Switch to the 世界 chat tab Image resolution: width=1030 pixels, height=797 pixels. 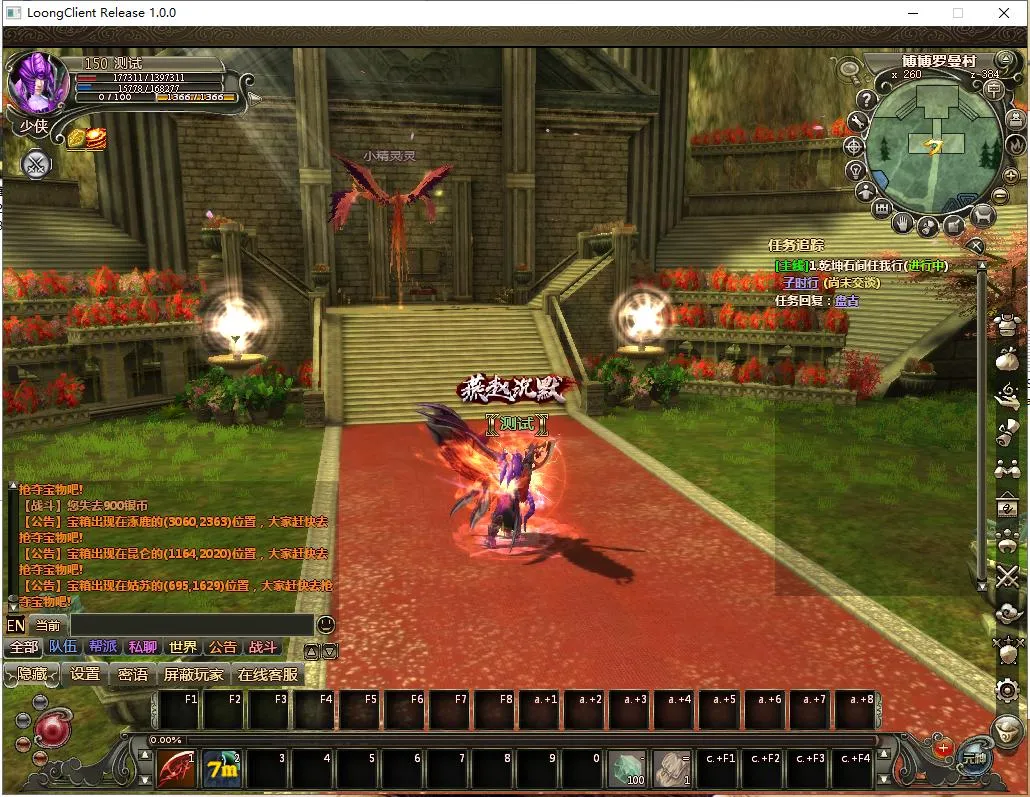click(x=183, y=647)
